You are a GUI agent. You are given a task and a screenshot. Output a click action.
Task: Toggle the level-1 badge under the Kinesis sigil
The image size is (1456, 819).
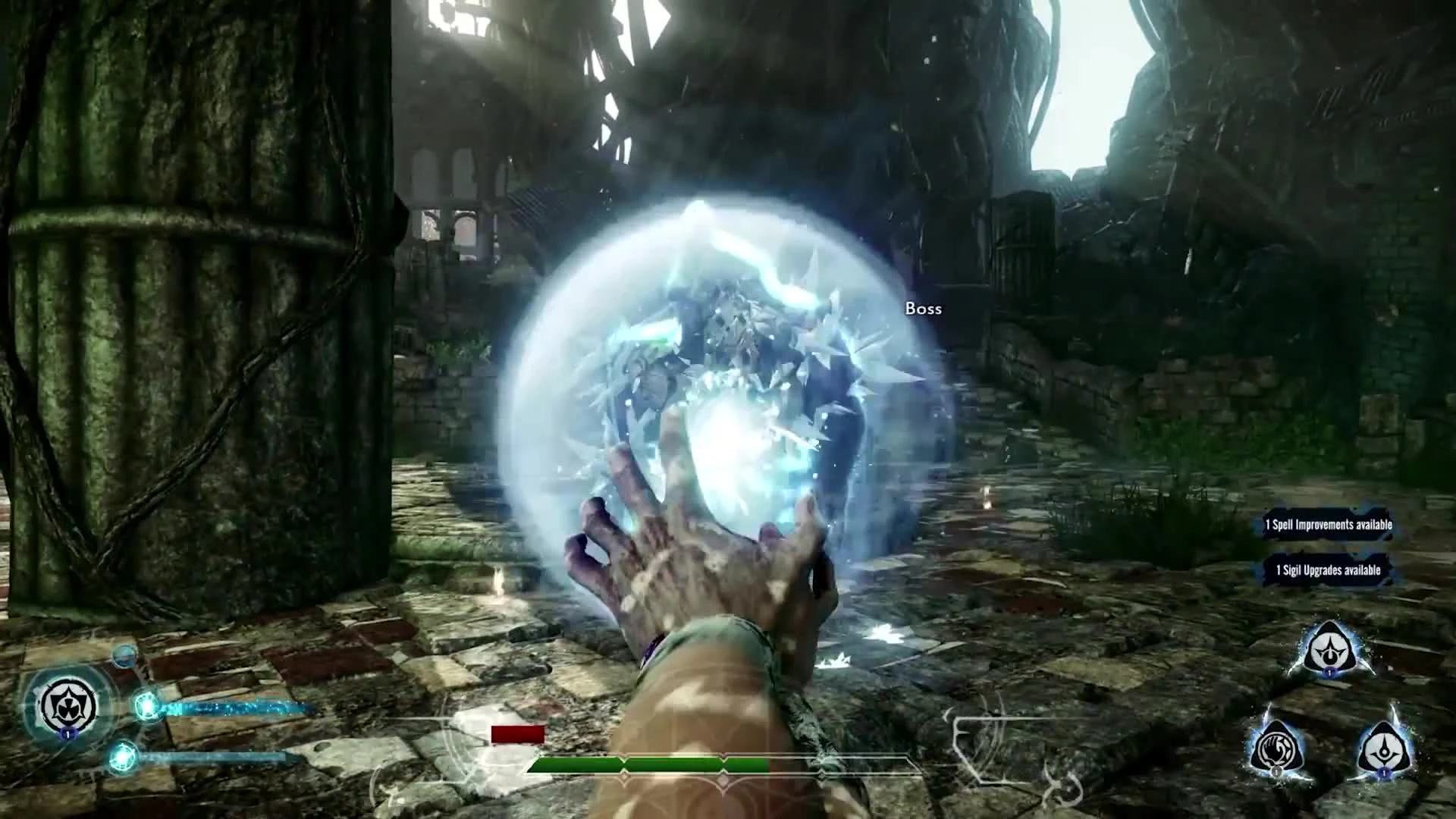(x=1277, y=772)
